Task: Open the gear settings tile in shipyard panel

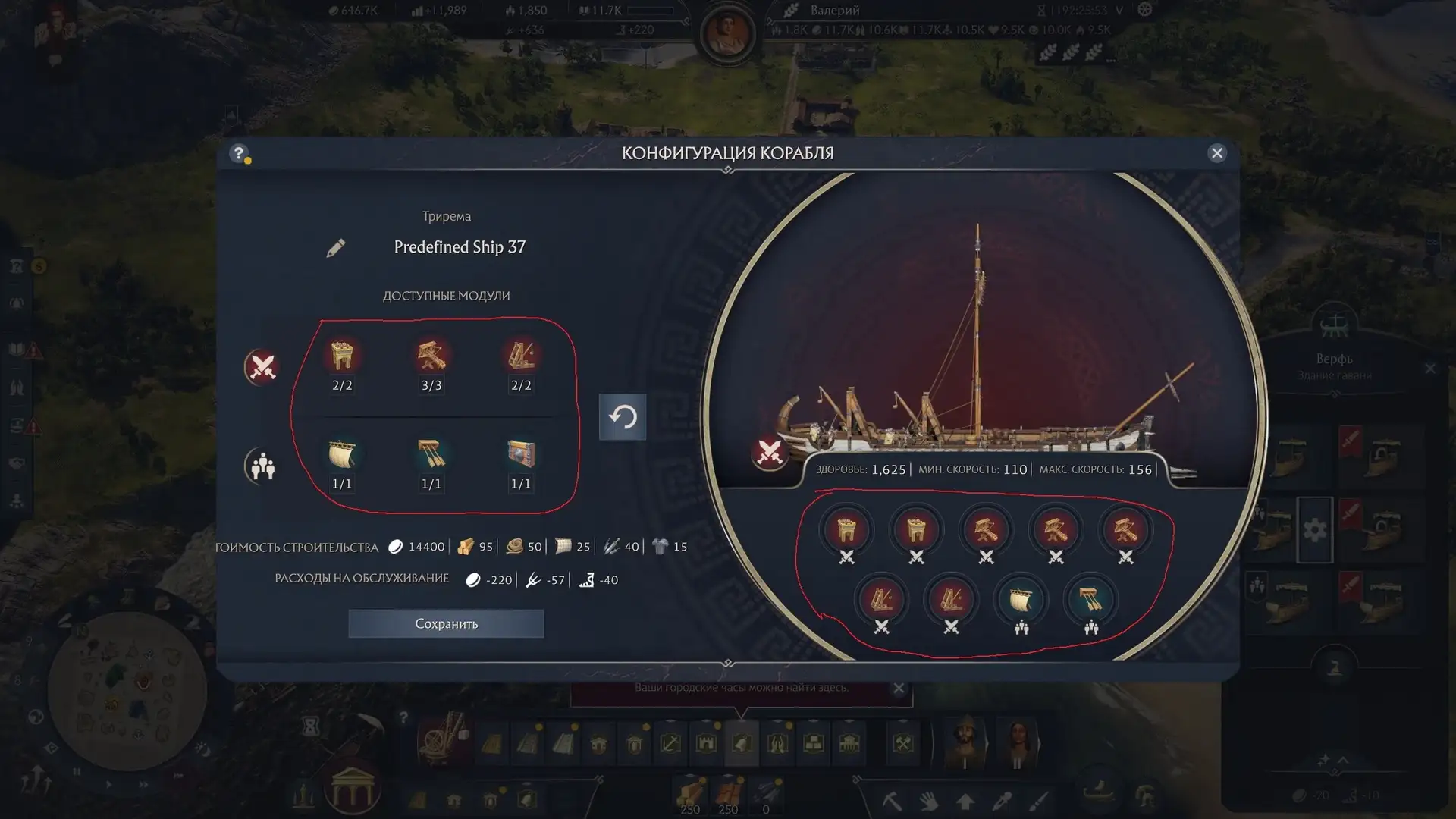Action: (1315, 529)
